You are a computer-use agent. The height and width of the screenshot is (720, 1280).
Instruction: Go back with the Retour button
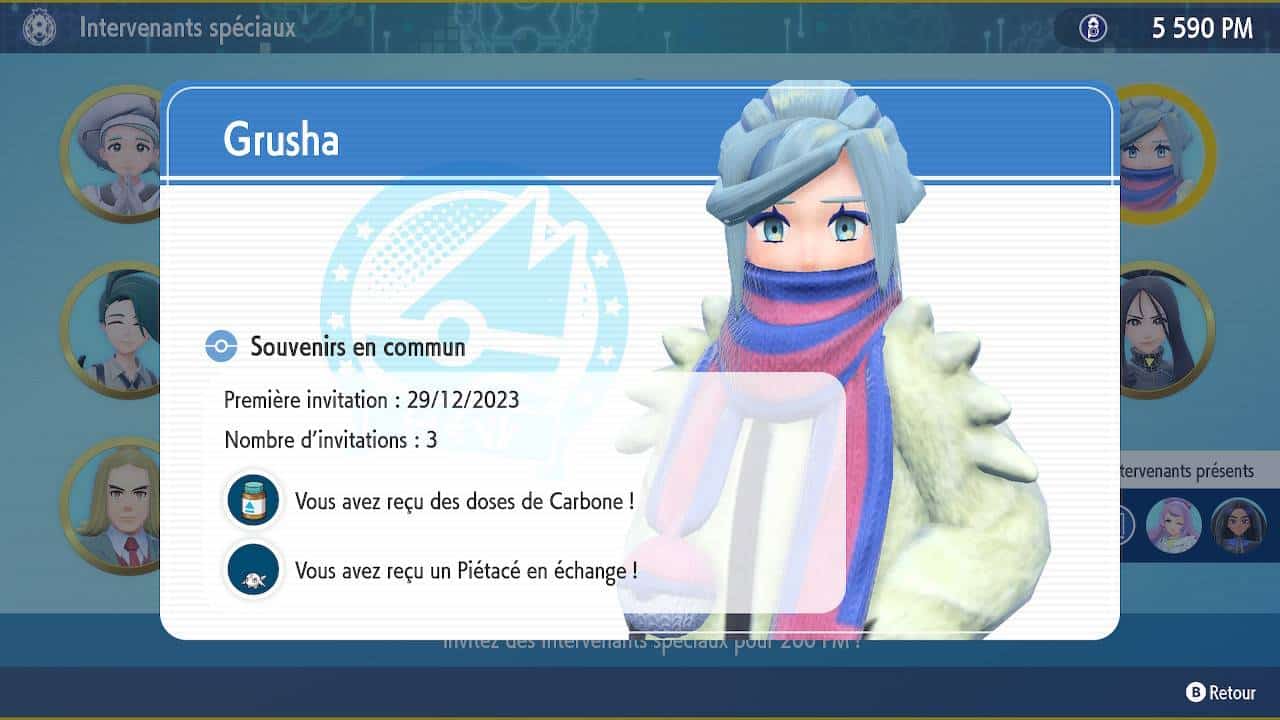pyautogui.click(x=1221, y=692)
